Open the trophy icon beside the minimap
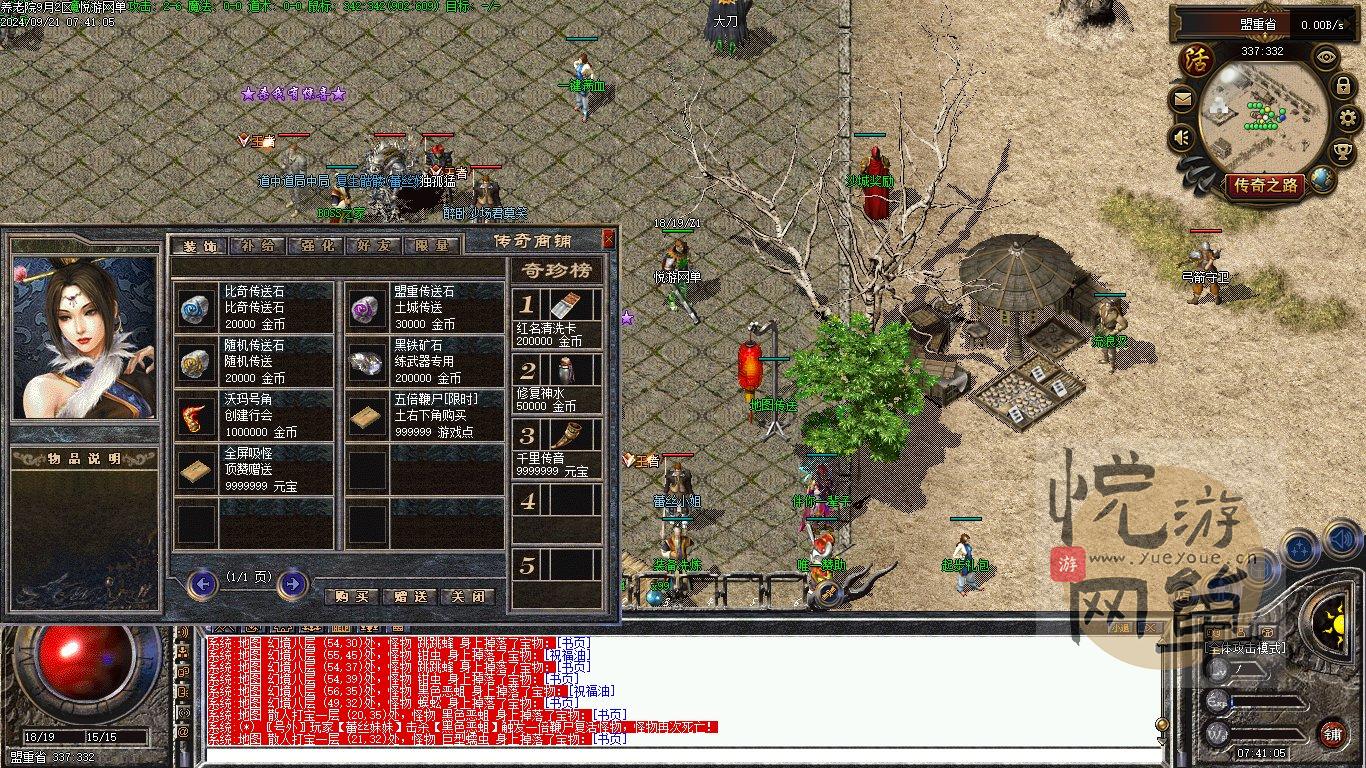The height and width of the screenshot is (768, 1366). pos(1343,151)
